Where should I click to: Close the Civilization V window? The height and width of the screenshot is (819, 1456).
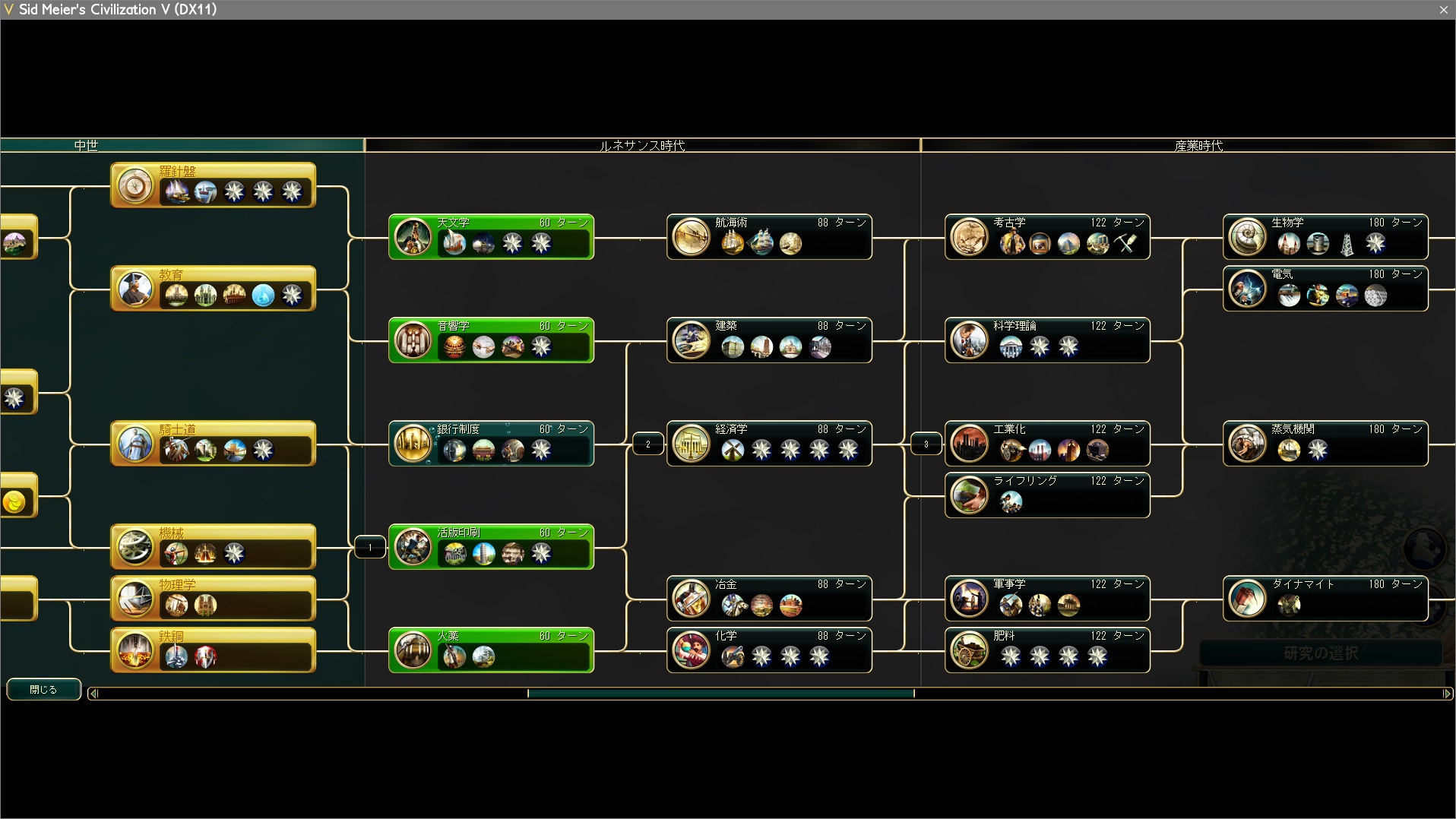point(1443,10)
